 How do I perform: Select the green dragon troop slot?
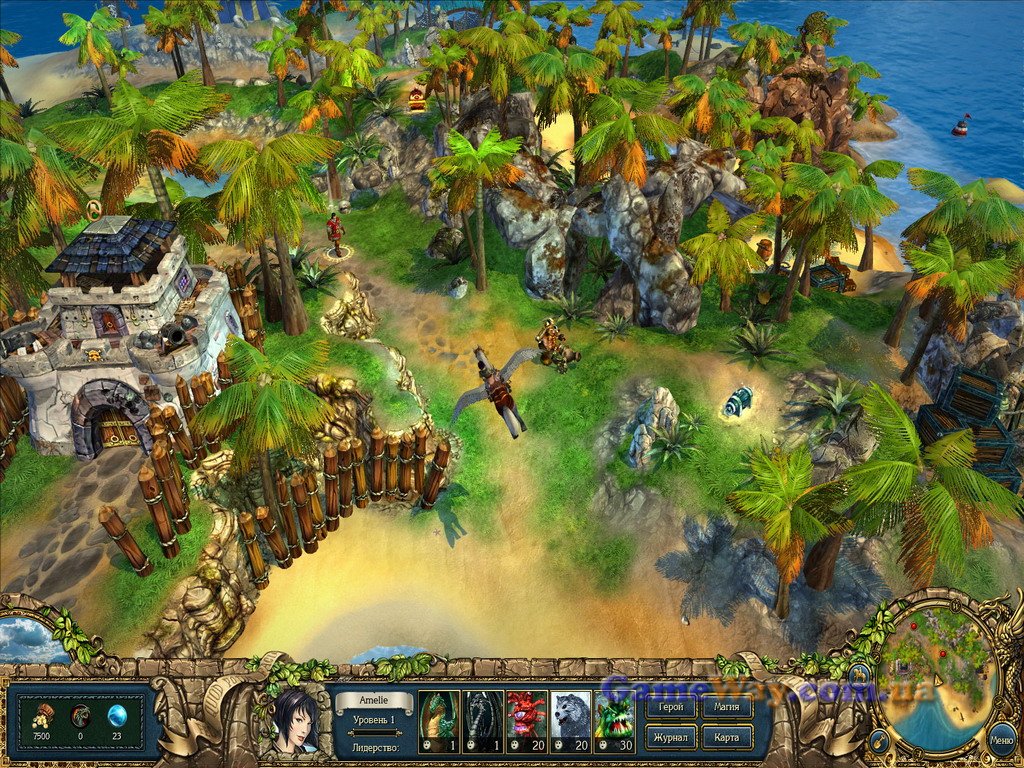click(x=439, y=721)
